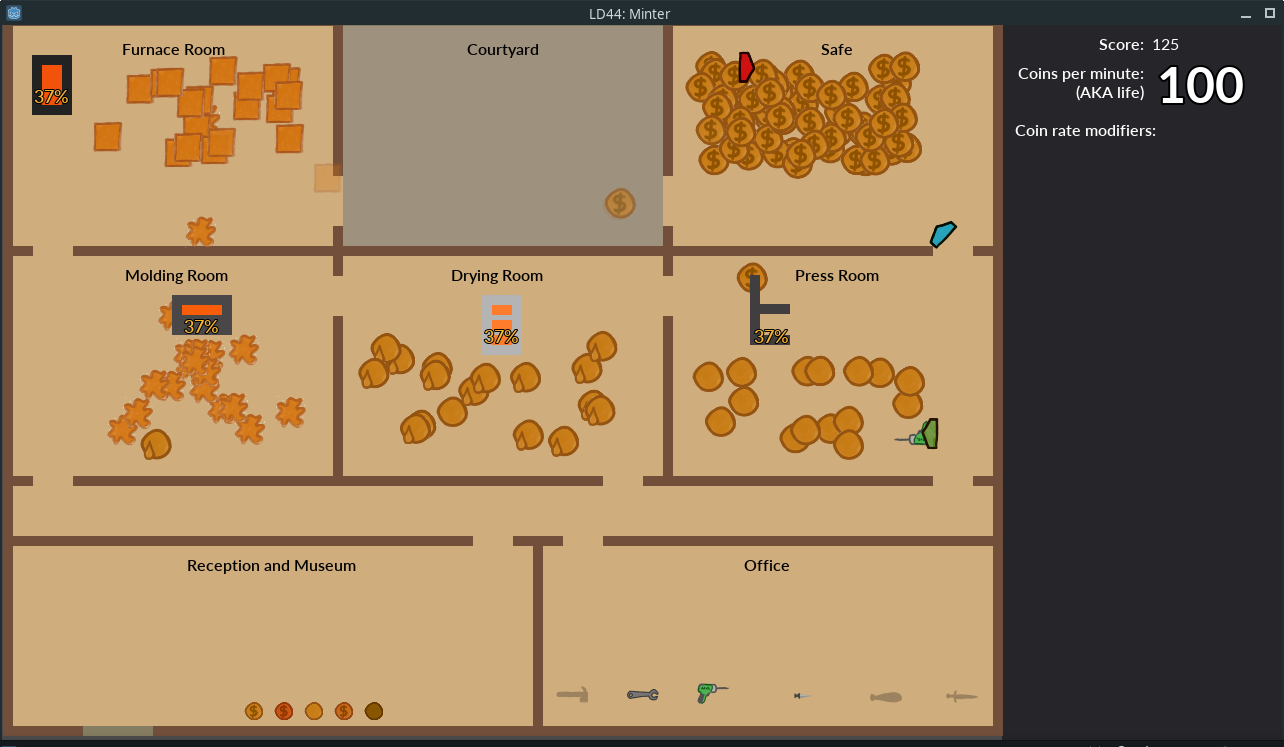
Task: Pick up the green power drill in the Office
Action: [x=709, y=693]
